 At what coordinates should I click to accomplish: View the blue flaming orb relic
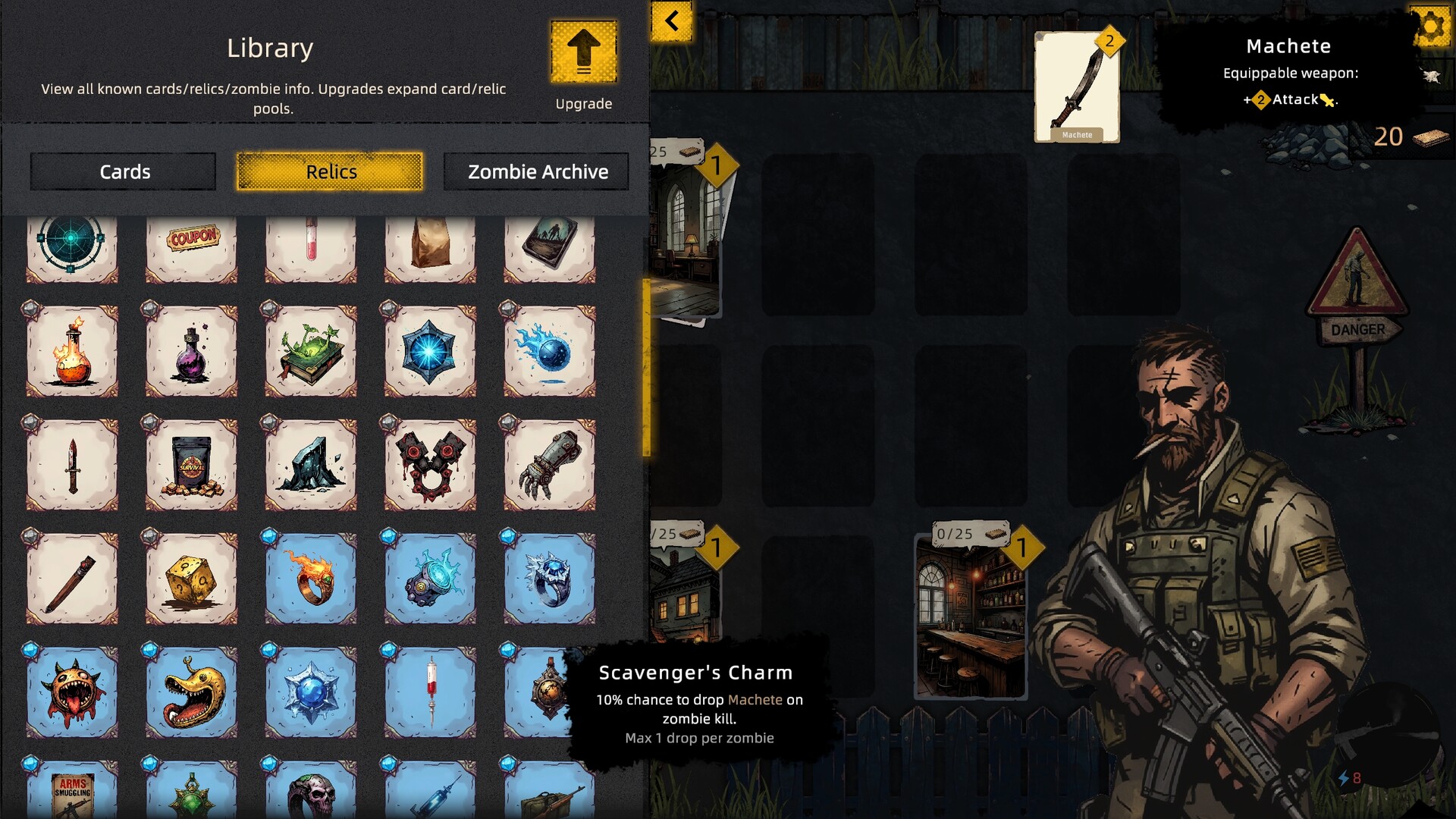(549, 351)
